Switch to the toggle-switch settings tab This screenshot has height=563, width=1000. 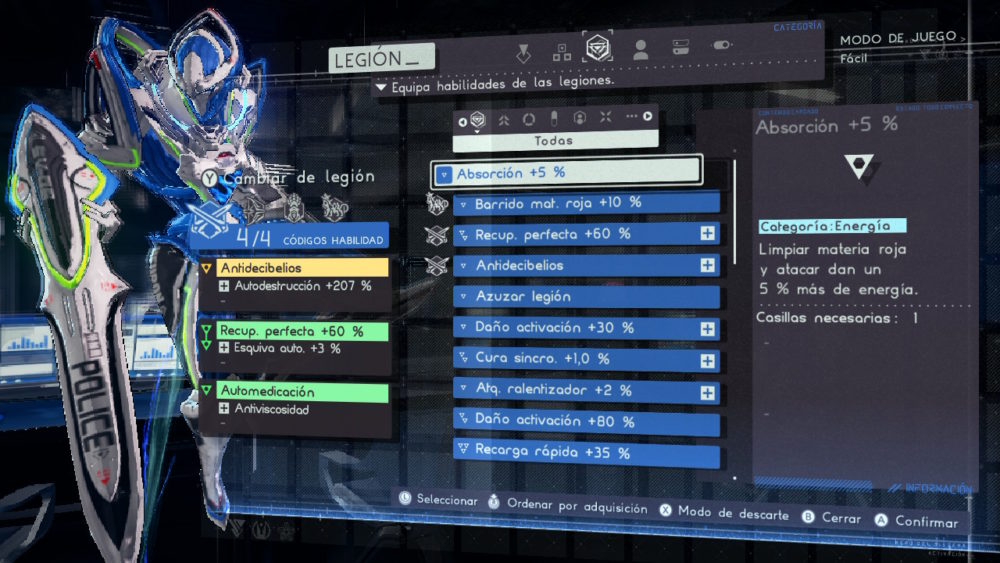(x=720, y=46)
